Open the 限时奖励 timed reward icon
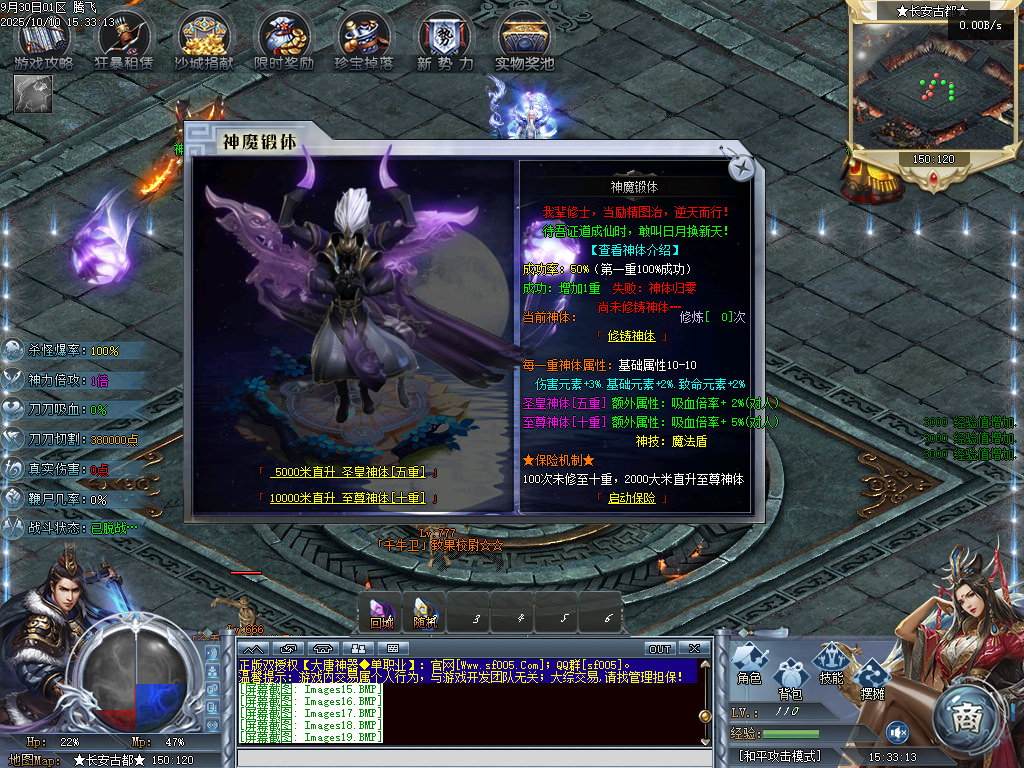 284,40
